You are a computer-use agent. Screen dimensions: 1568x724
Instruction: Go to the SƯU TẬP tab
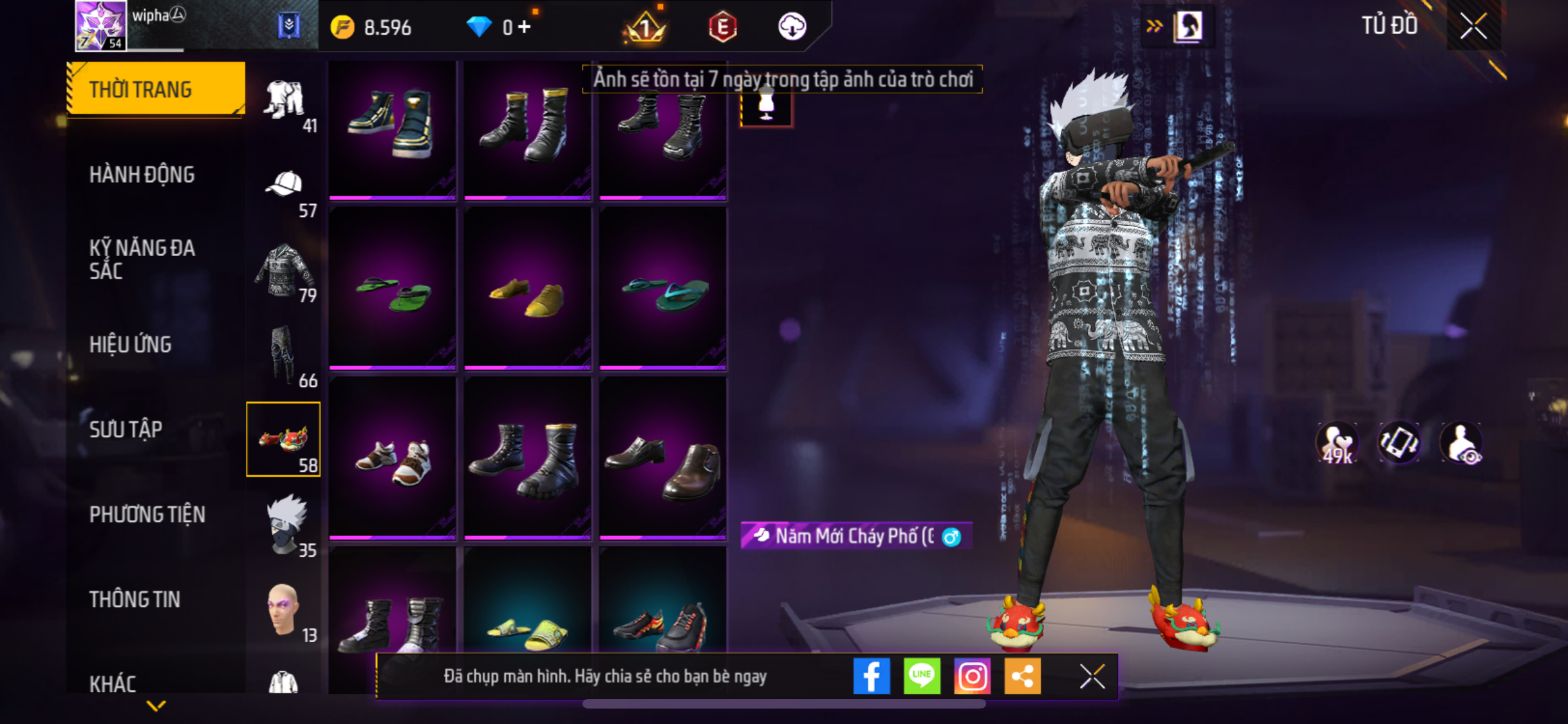pos(126,429)
